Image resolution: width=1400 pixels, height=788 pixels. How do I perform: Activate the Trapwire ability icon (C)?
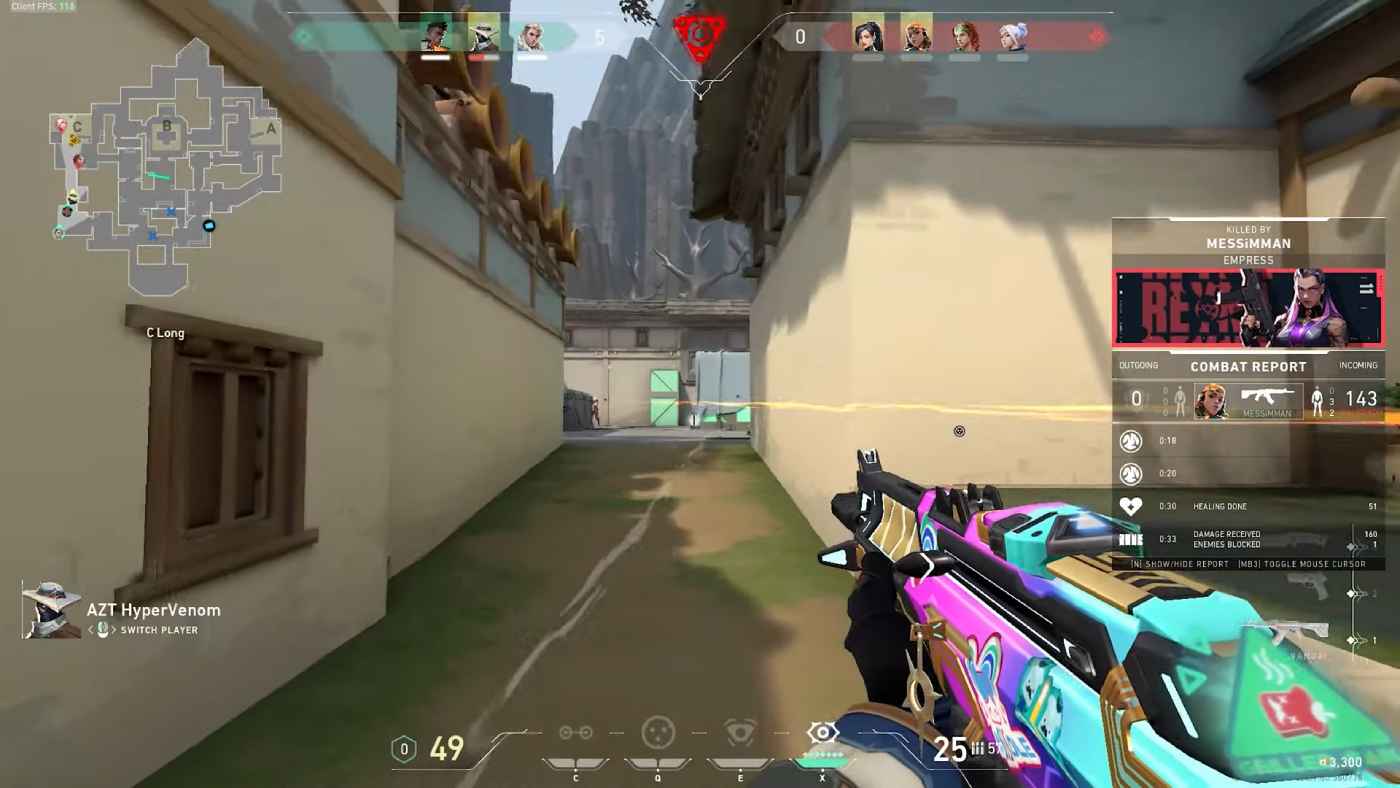click(x=576, y=733)
